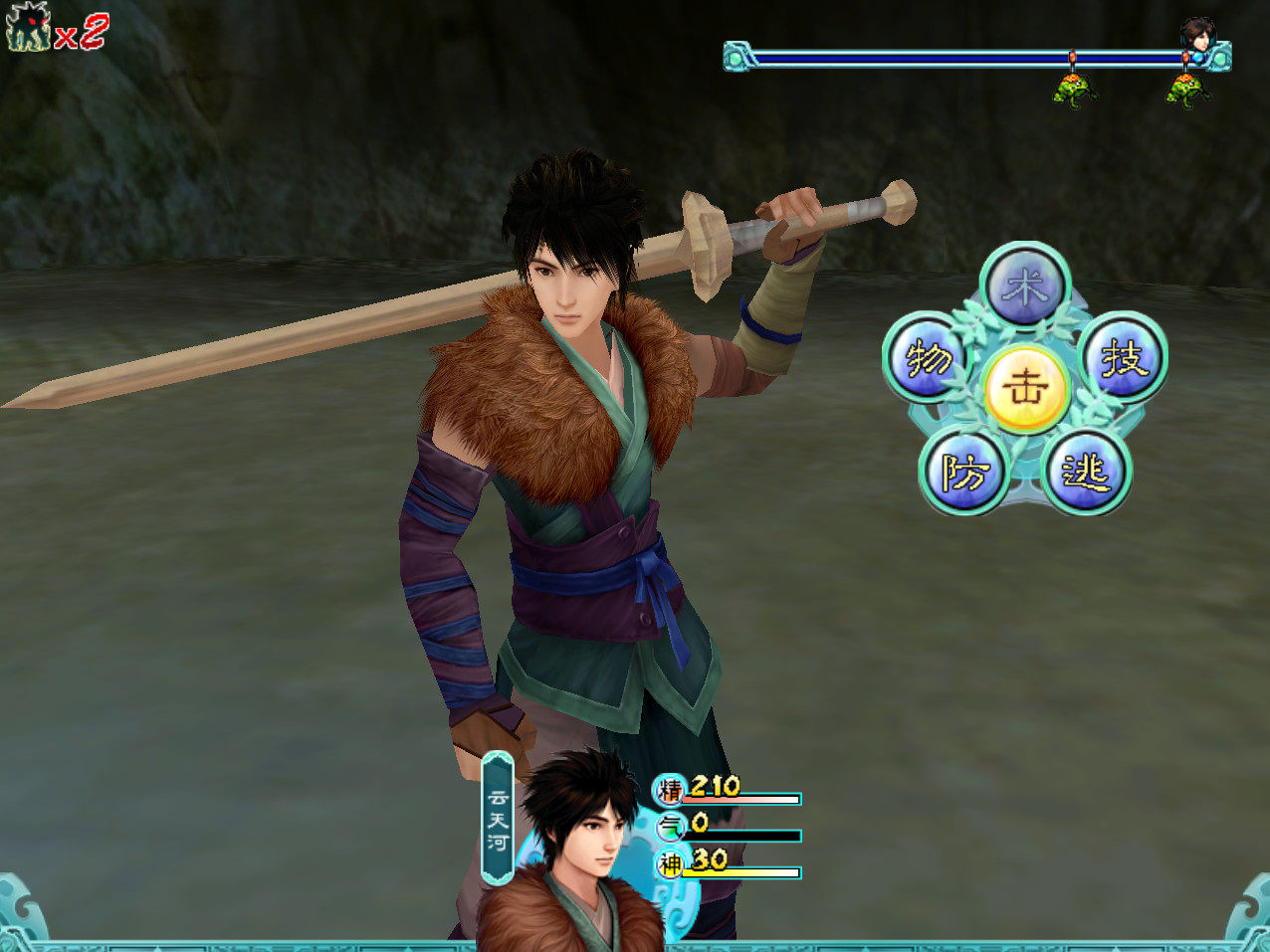
Task: Select the 逃 escape command
Action: click(1086, 472)
